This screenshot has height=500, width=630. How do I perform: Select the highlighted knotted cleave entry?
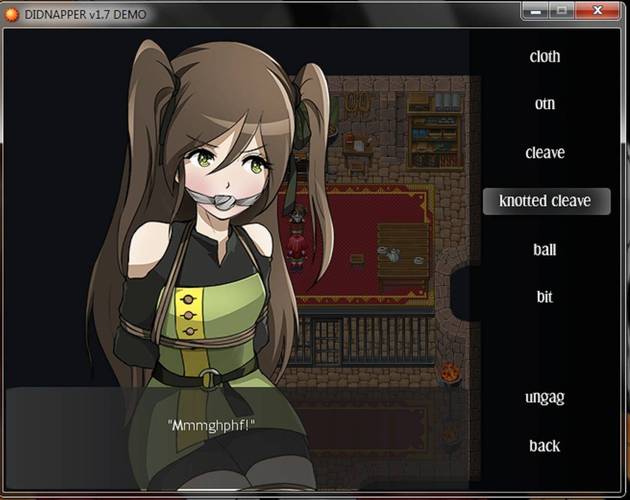545,201
